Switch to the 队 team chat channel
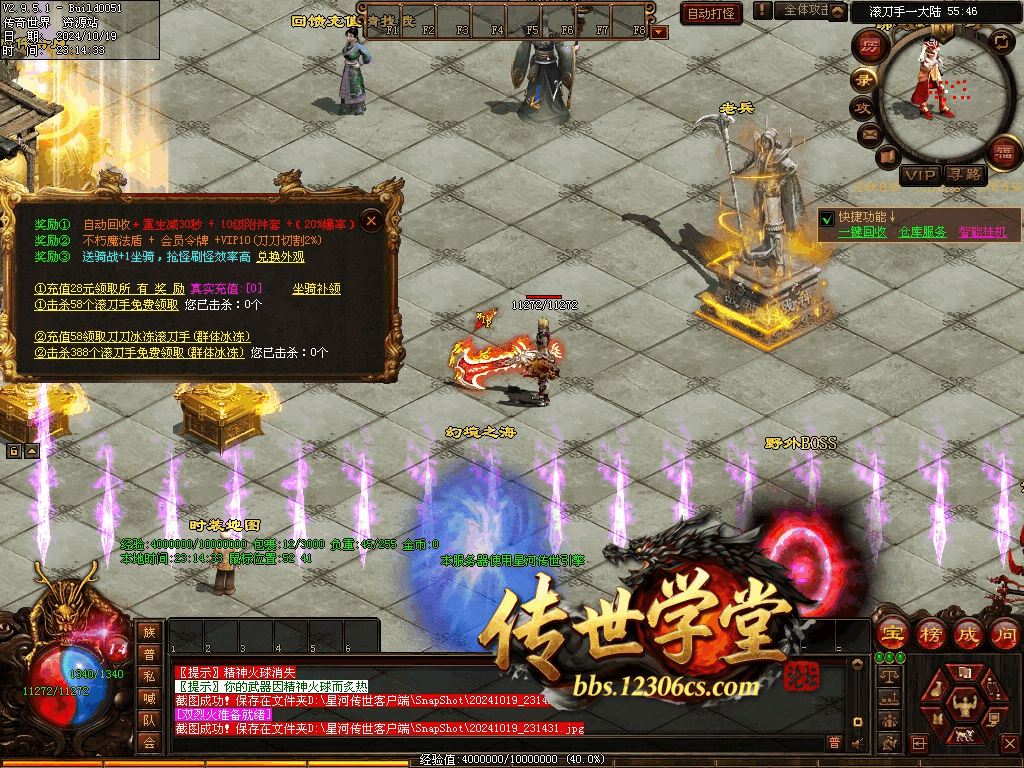Screen dimensions: 1024x768 [x=149, y=719]
